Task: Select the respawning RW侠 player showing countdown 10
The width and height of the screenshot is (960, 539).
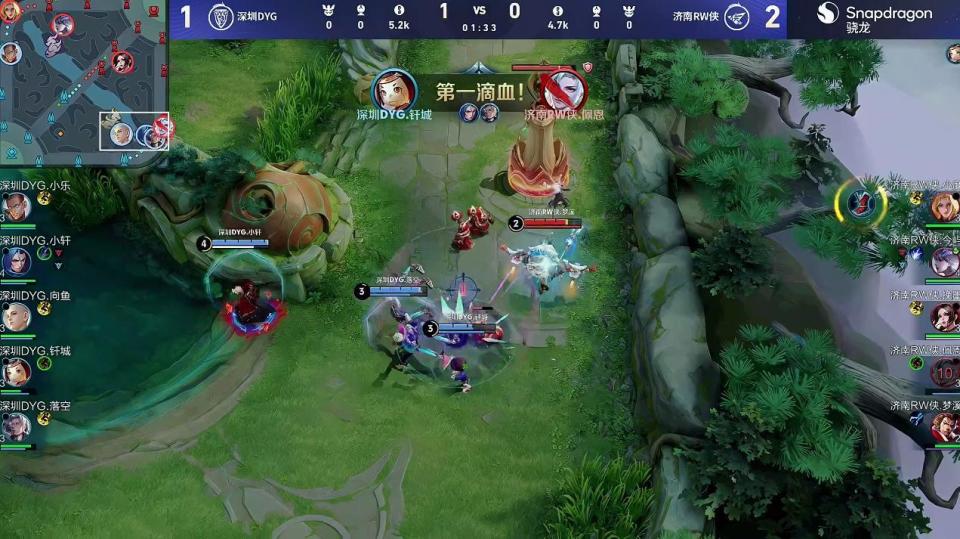Action: pyautogui.click(x=945, y=372)
